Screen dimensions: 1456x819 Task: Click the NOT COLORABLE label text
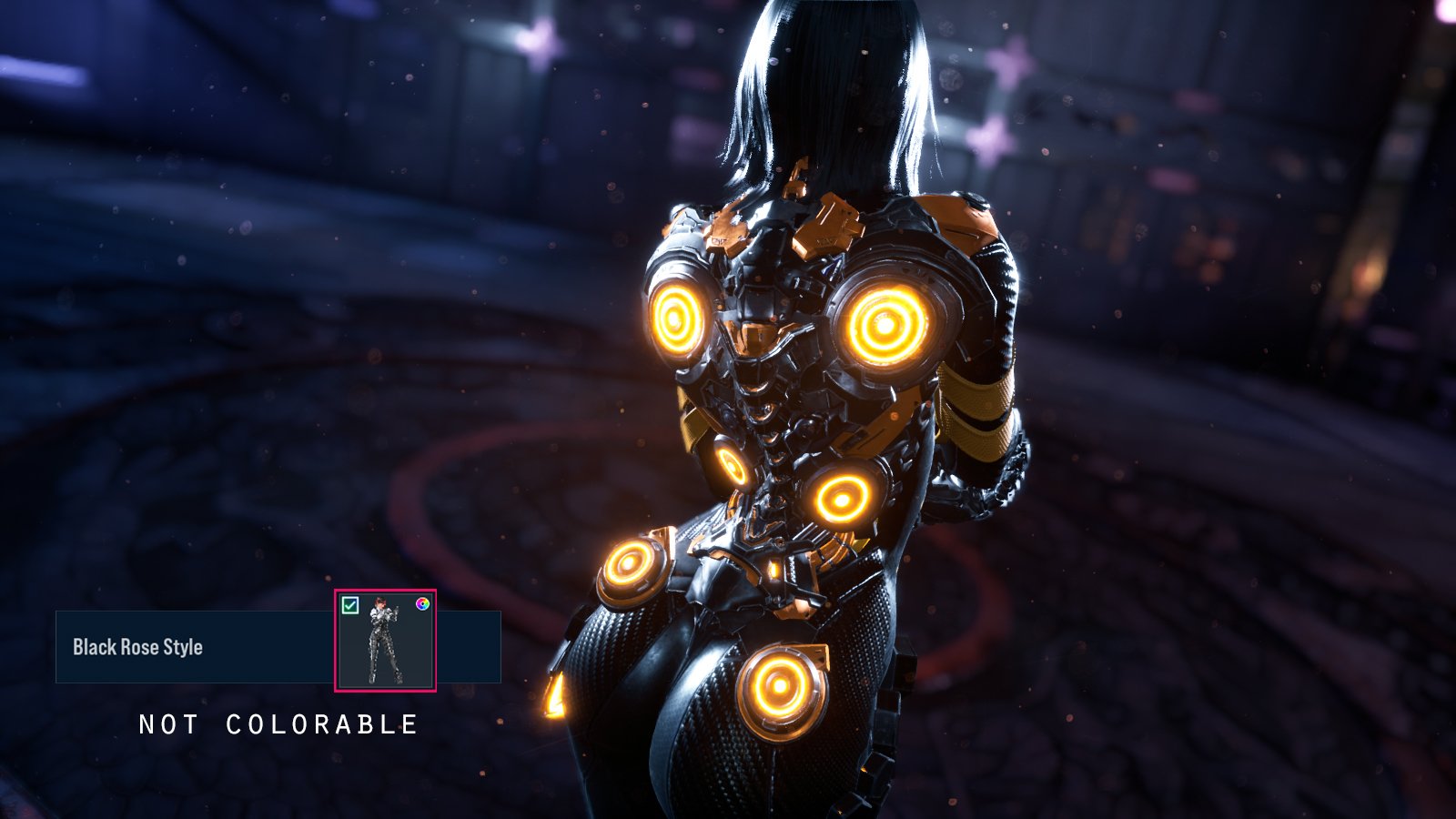(x=278, y=725)
